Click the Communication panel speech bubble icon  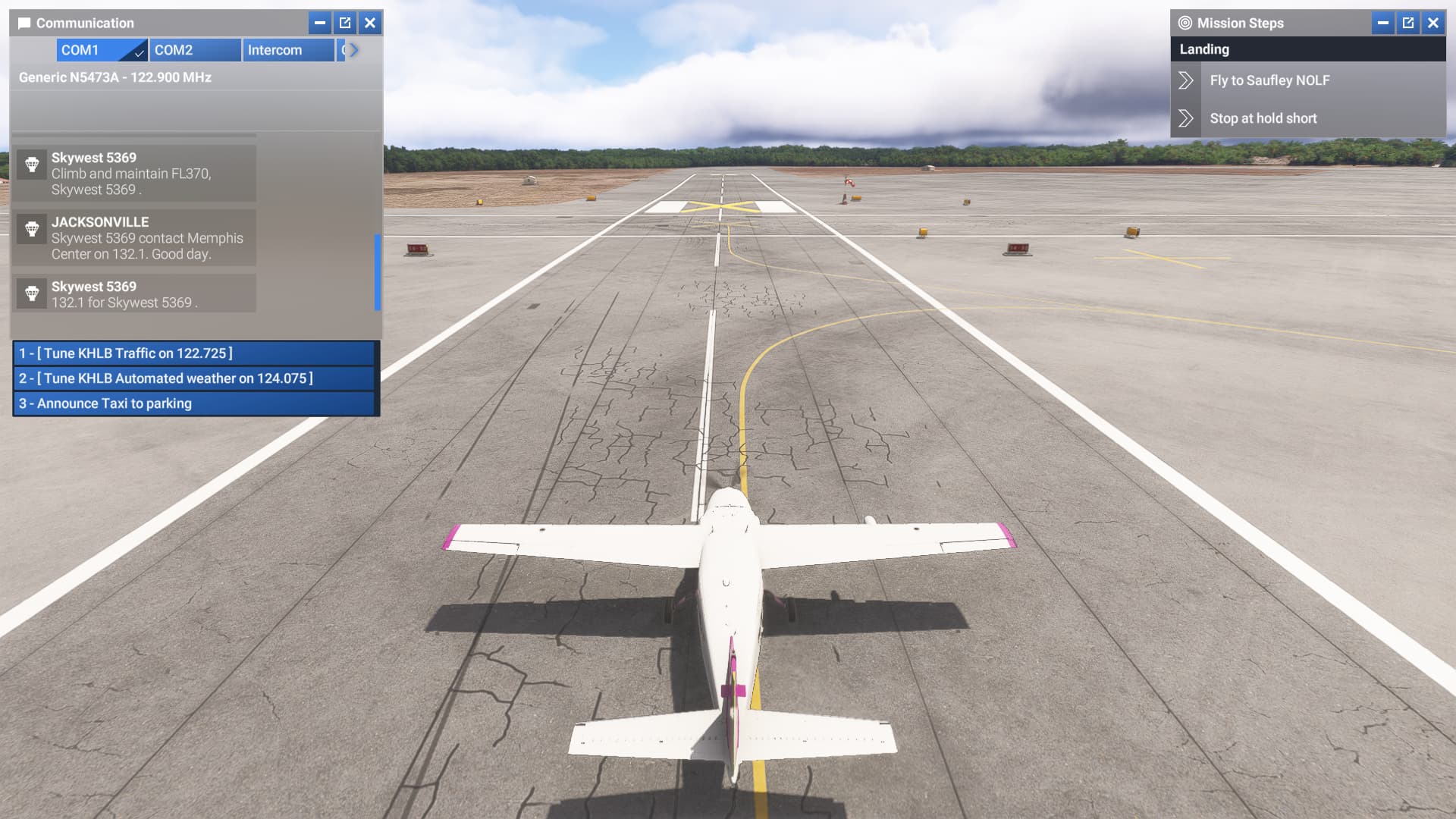click(x=24, y=23)
